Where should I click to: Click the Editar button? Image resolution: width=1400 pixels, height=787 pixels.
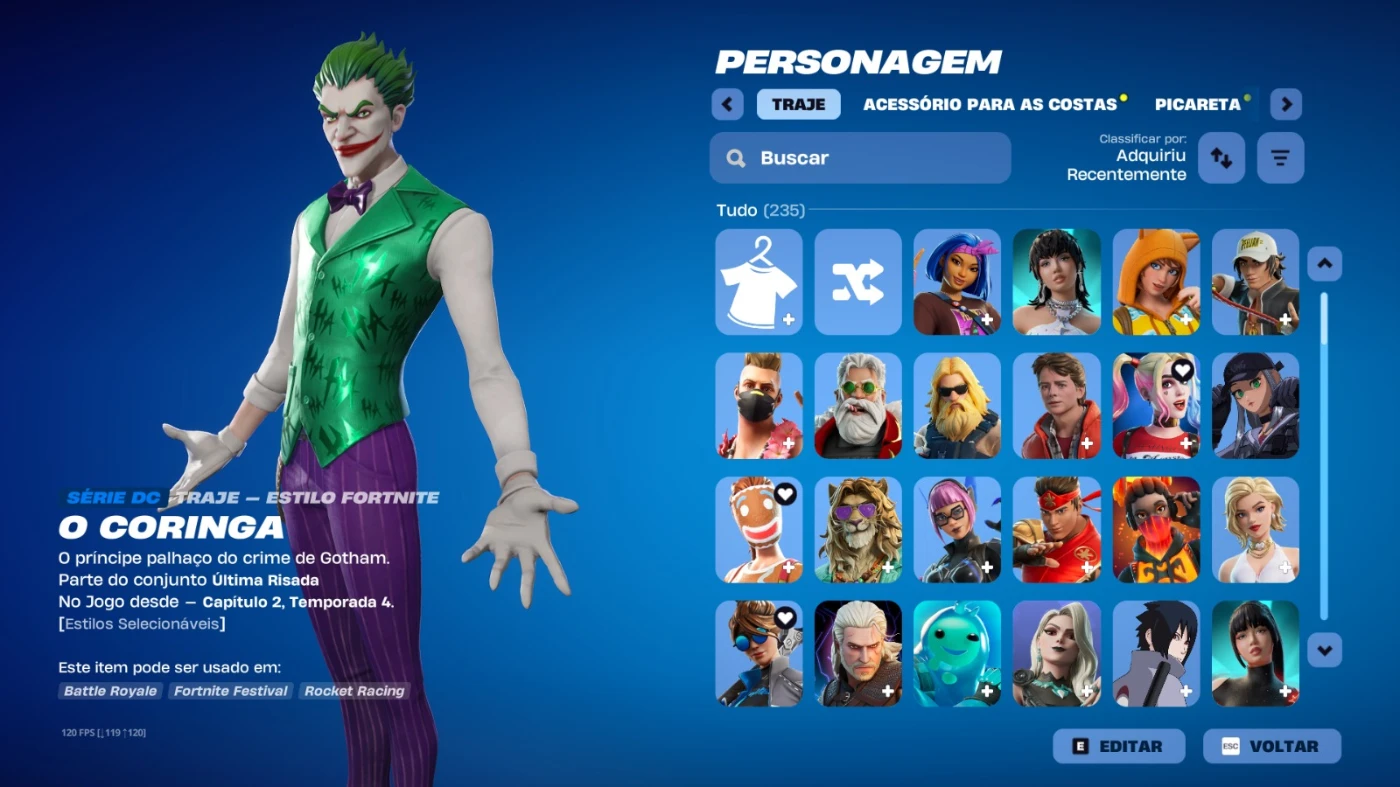click(1118, 746)
